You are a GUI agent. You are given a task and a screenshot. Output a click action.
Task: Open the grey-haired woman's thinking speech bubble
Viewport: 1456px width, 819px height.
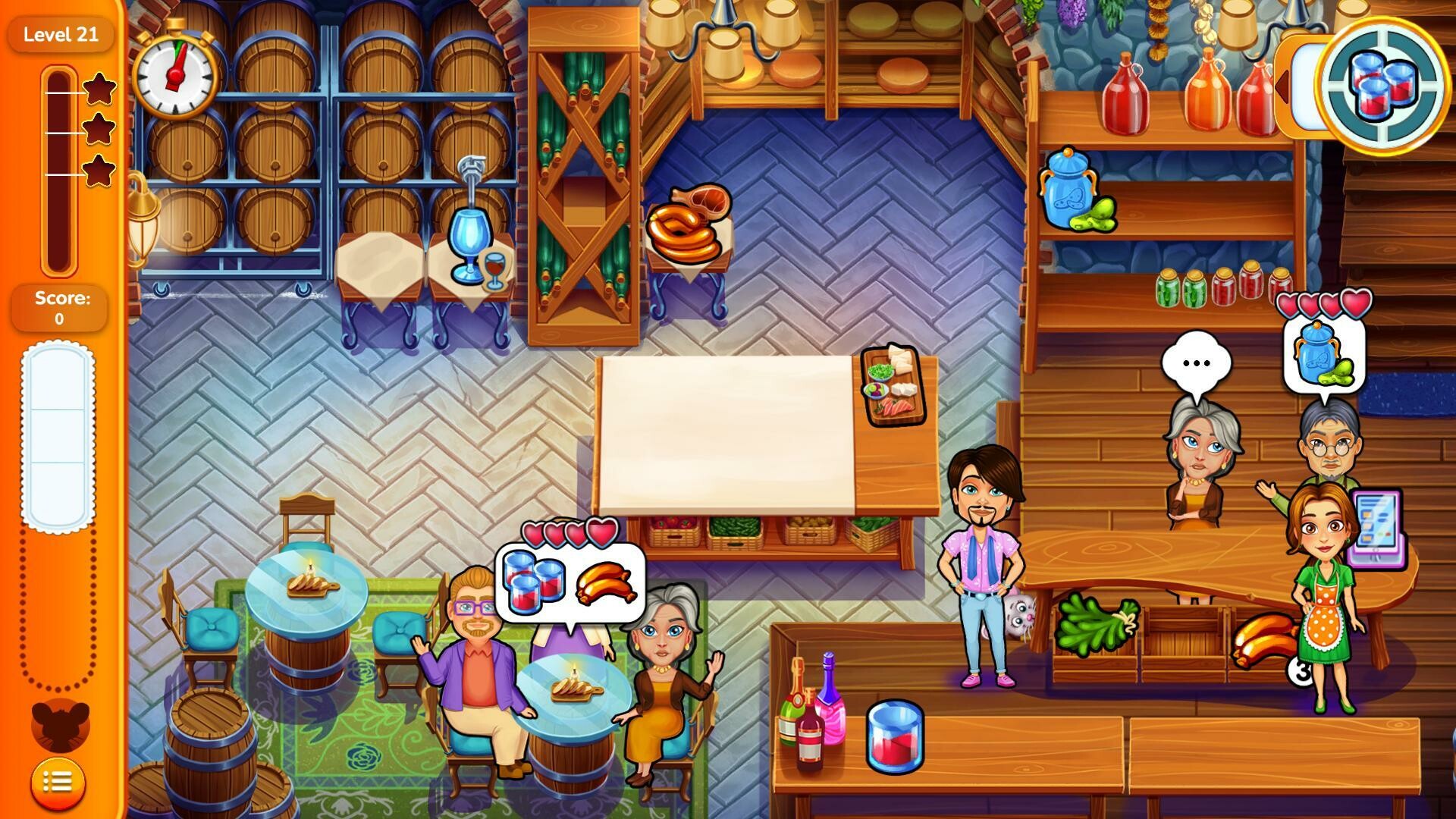click(1197, 362)
